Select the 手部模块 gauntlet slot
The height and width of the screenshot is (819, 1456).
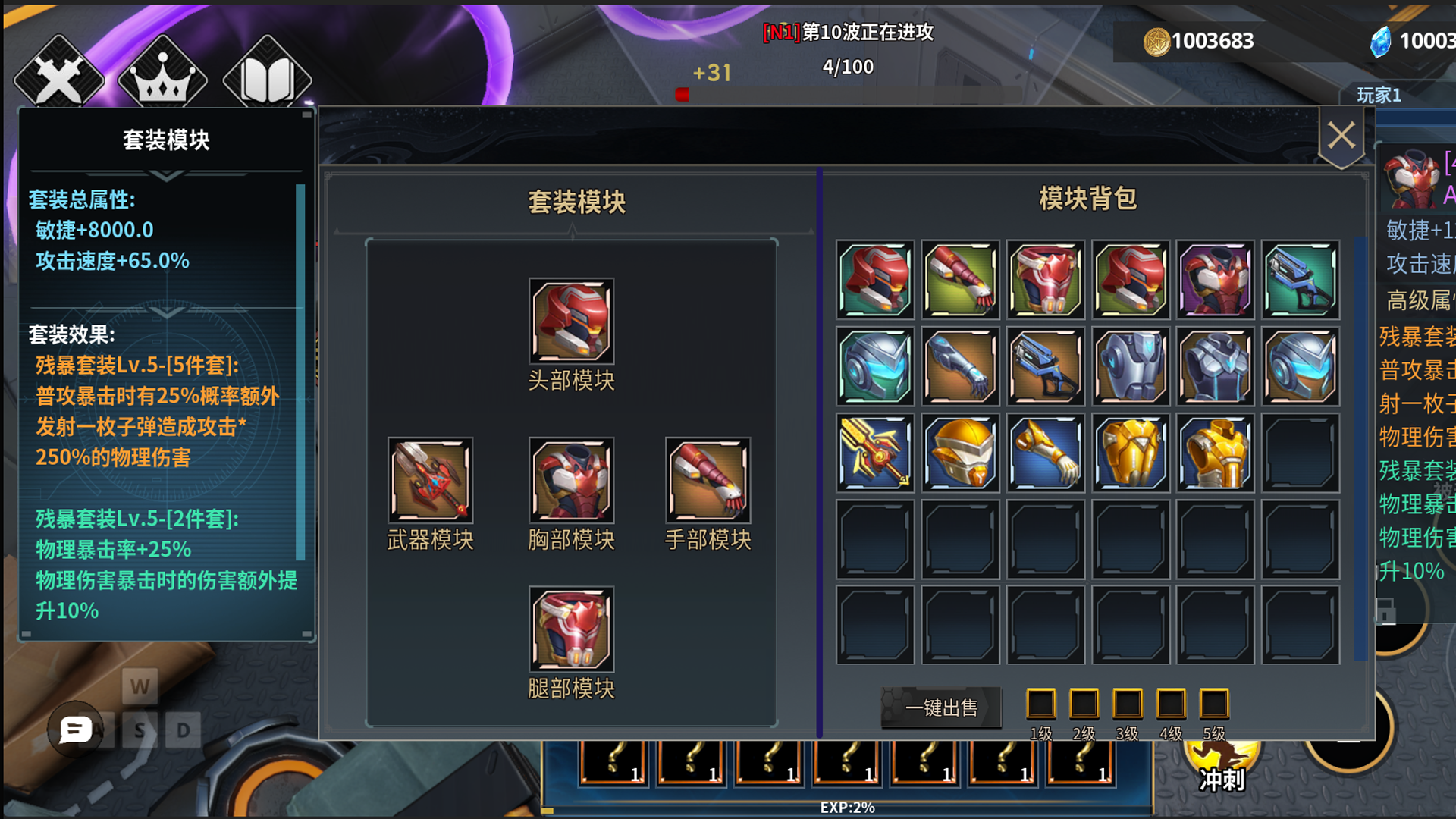[708, 482]
